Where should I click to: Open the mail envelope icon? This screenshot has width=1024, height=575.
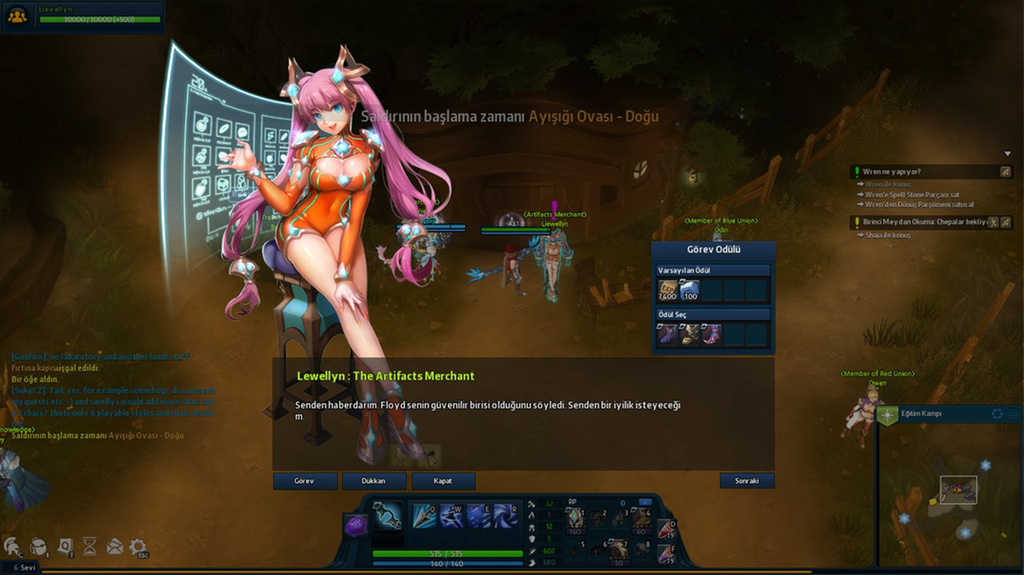(114, 546)
